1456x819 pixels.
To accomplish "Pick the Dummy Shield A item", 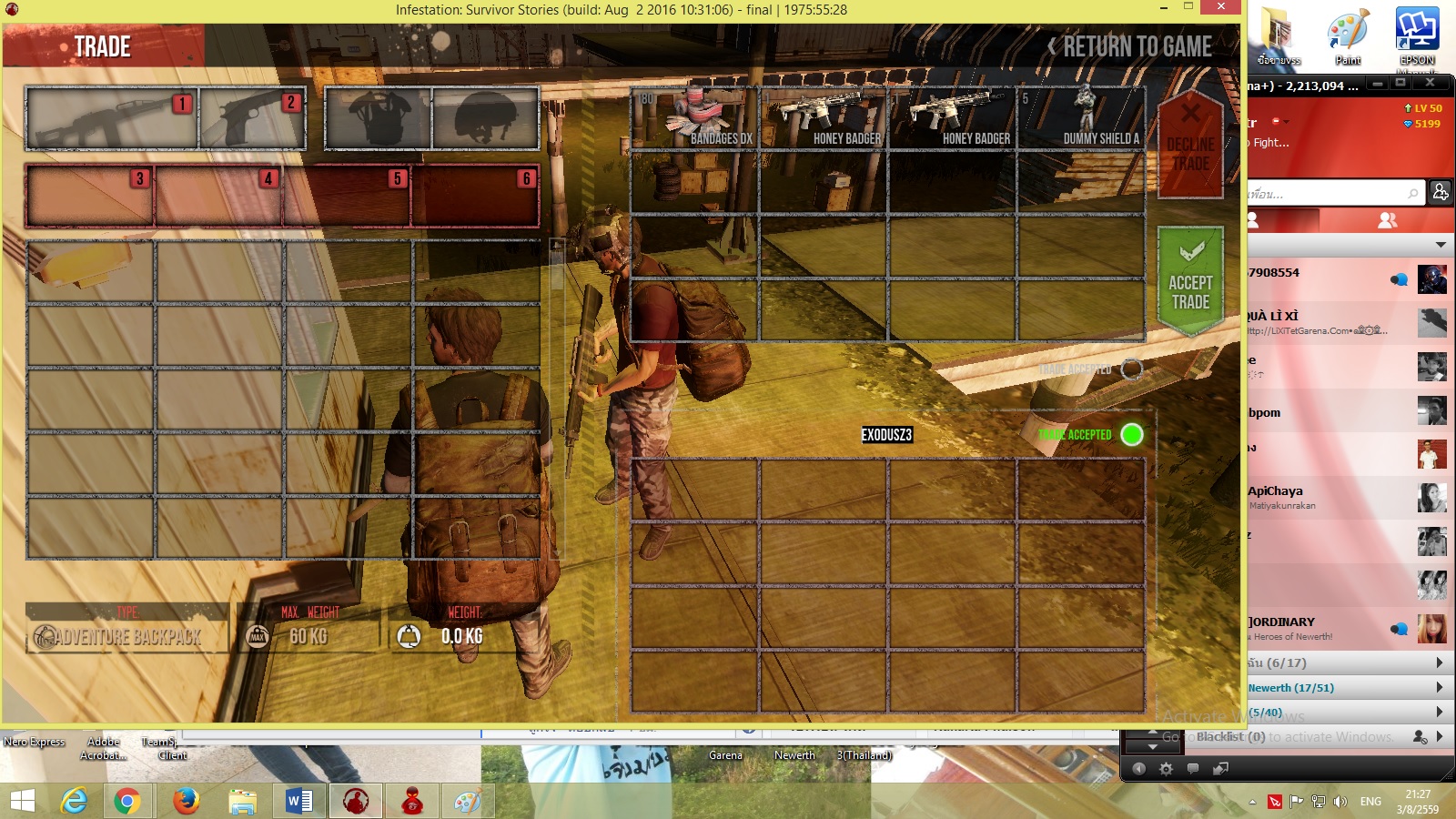I will [x=1080, y=118].
